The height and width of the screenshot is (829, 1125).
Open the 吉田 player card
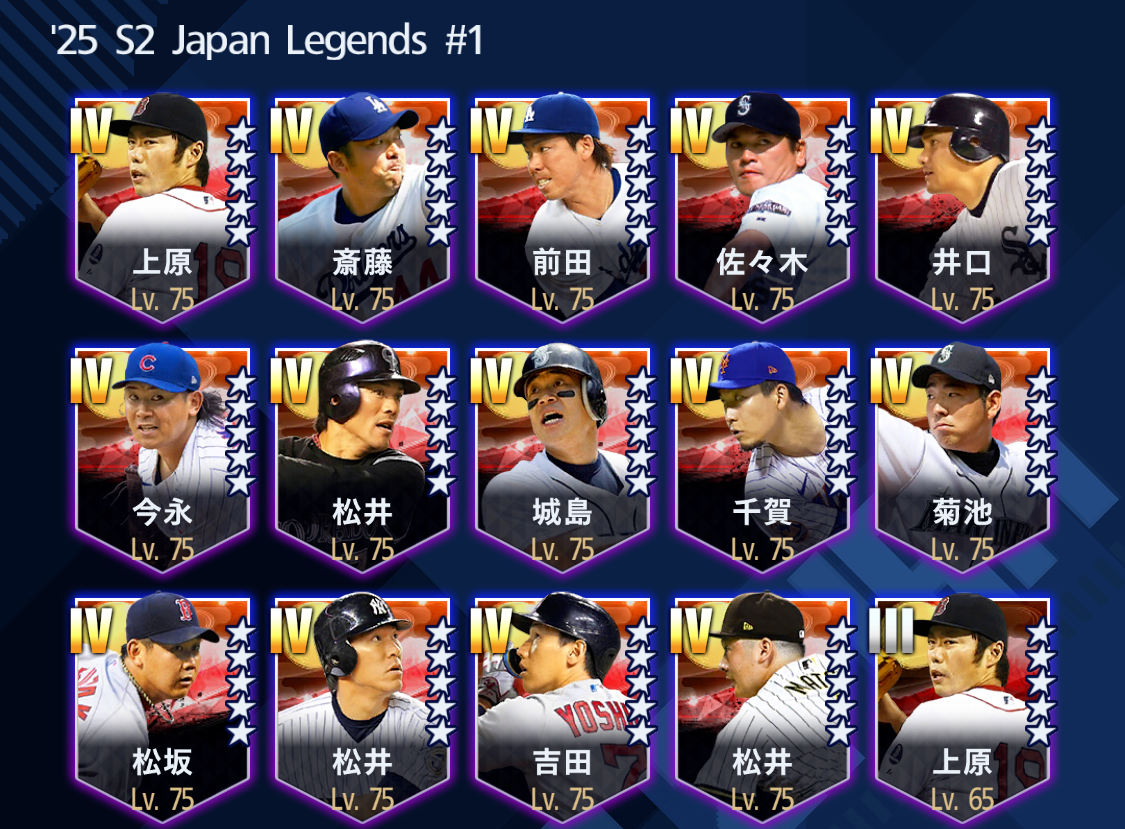point(562,705)
